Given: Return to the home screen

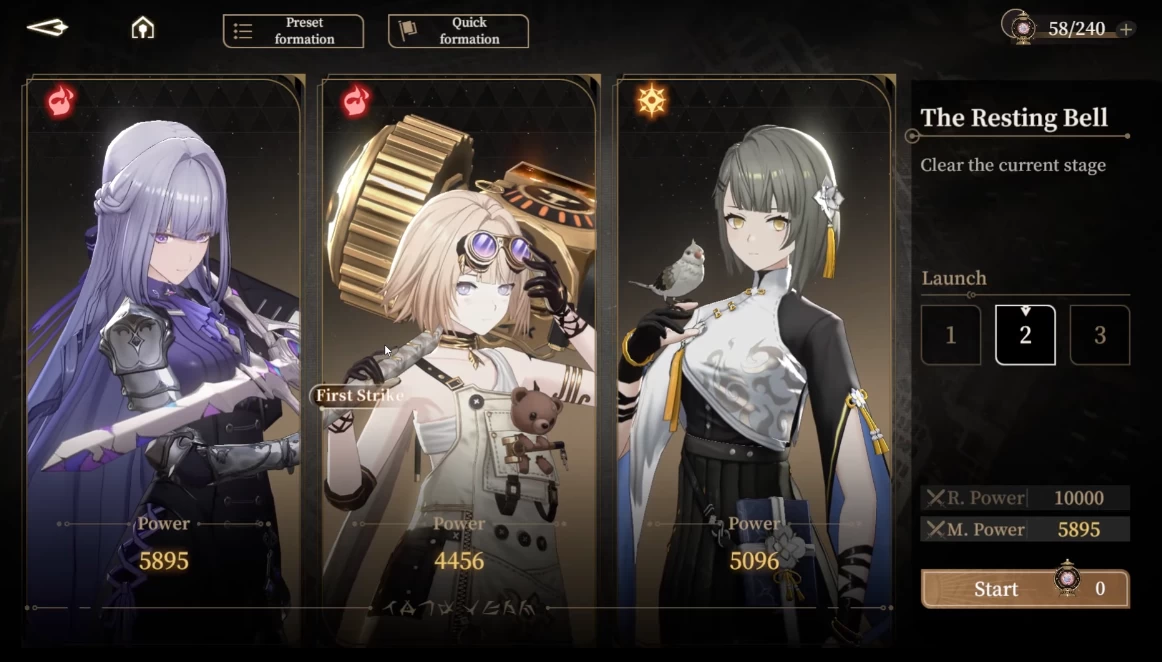Looking at the screenshot, I should [143, 28].
